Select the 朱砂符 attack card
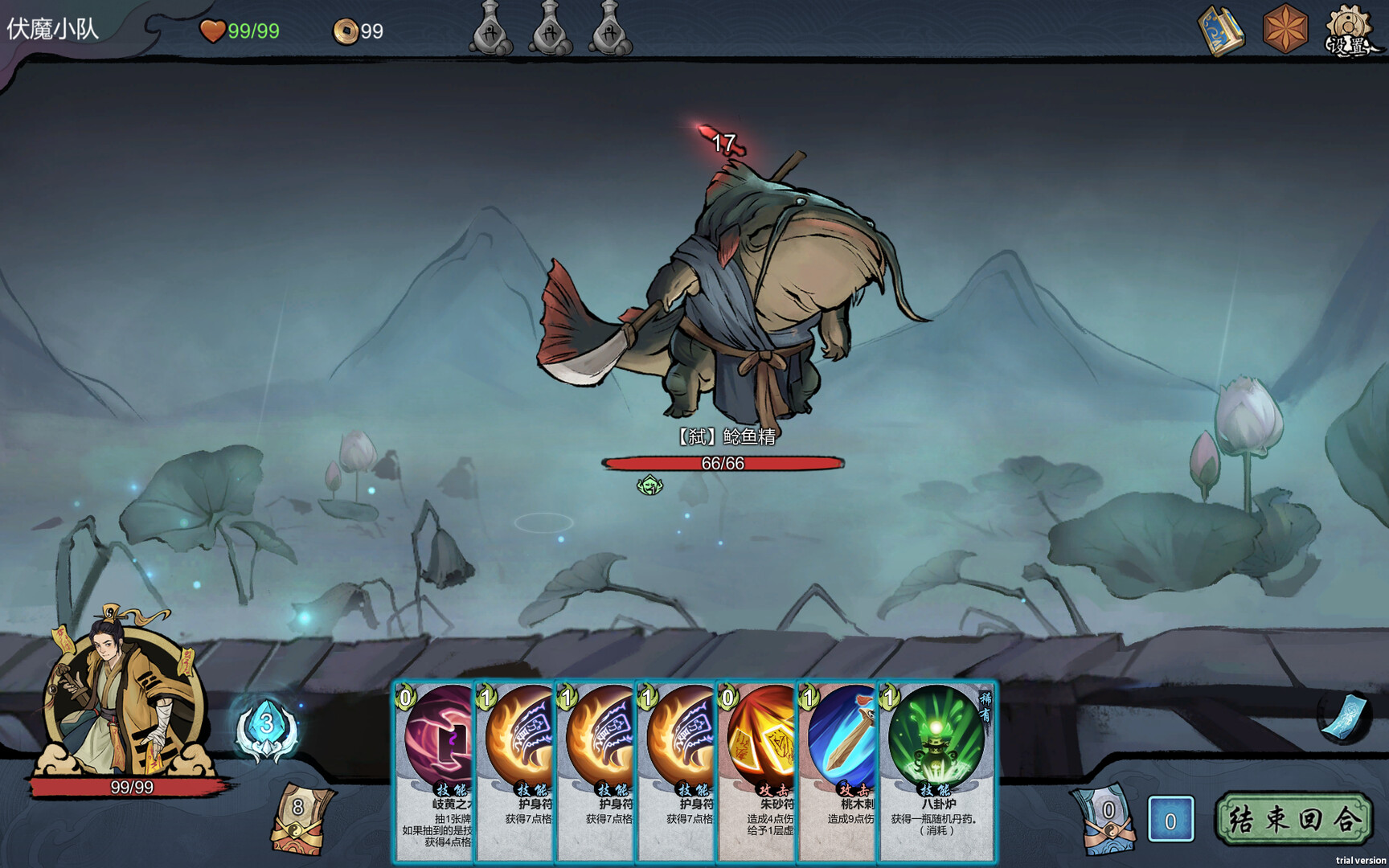 pyautogui.click(x=756, y=772)
